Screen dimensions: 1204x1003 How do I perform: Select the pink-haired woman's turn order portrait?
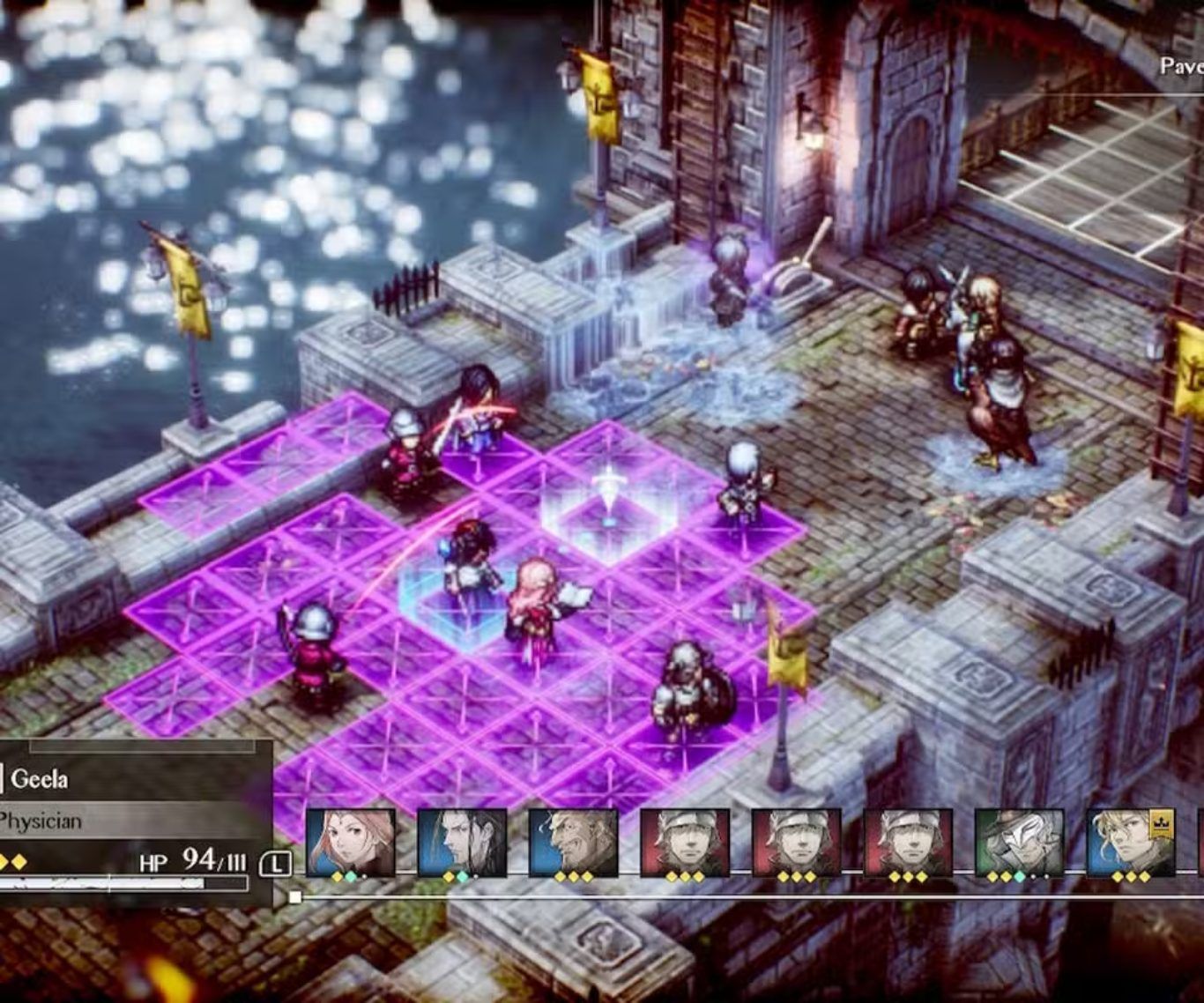click(x=350, y=842)
